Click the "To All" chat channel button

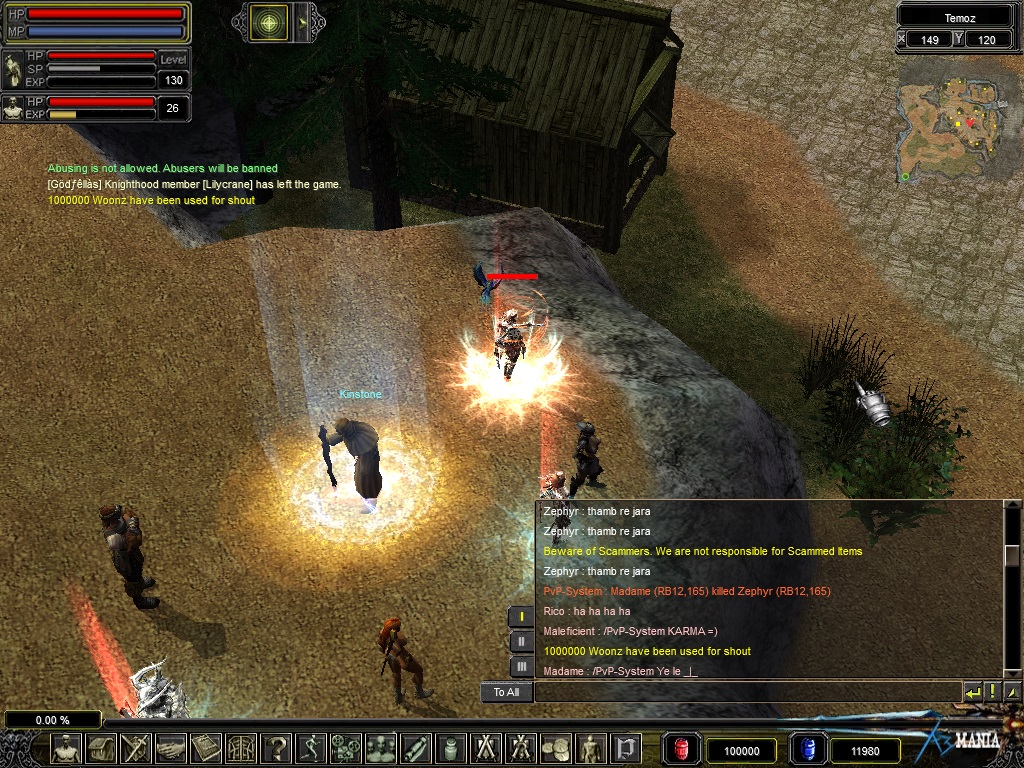click(506, 692)
